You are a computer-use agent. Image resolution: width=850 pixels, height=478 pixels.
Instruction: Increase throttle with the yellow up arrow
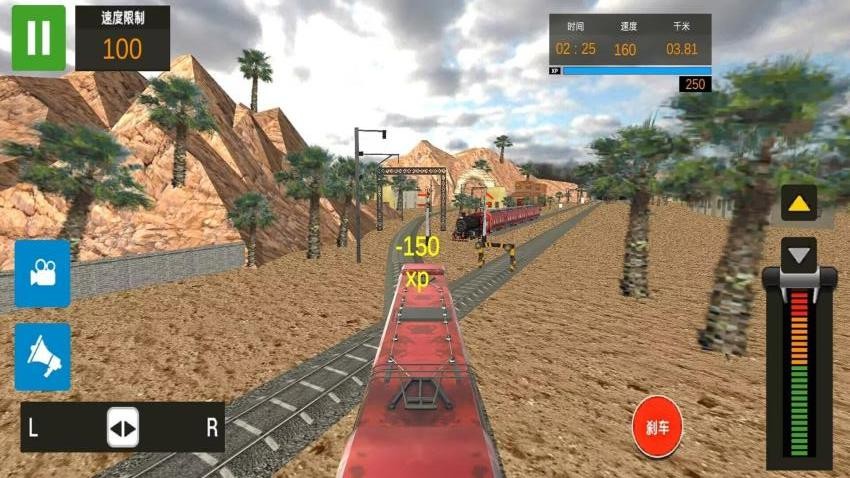(798, 205)
